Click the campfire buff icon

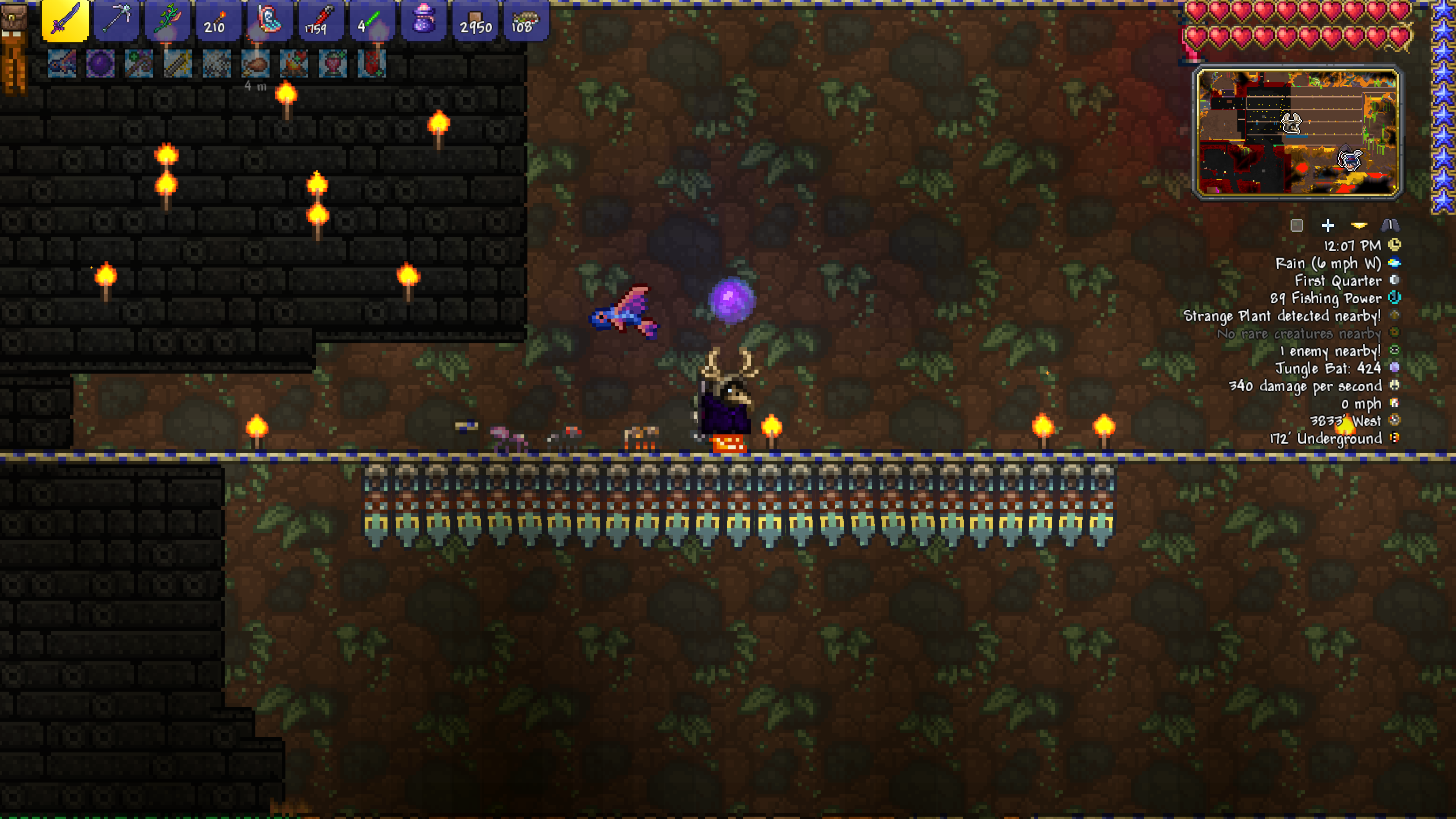pyautogui.click(x=294, y=63)
